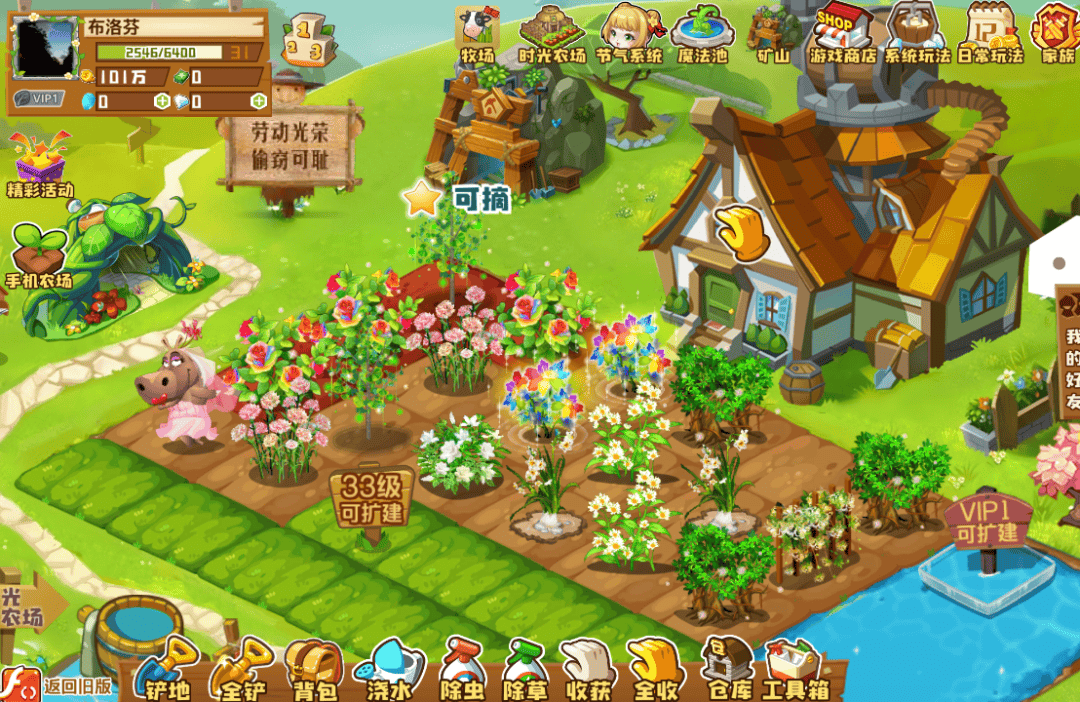Screen dimensions: 1080x702
Task: Open 精彩活动 events gift box
Action: click(x=40, y=164)
